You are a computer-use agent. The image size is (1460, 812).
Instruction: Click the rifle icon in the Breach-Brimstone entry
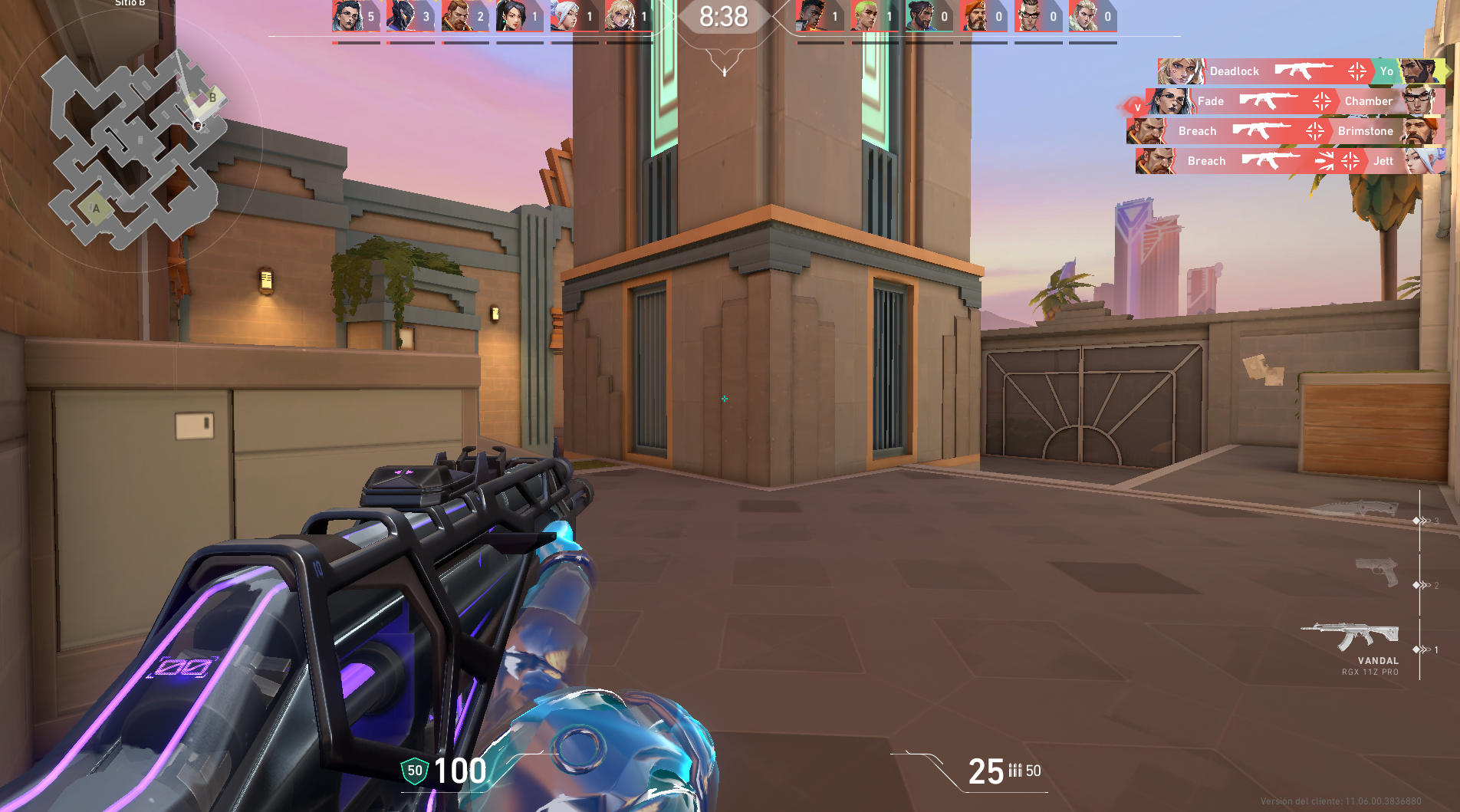click(x=1261, y=130)
